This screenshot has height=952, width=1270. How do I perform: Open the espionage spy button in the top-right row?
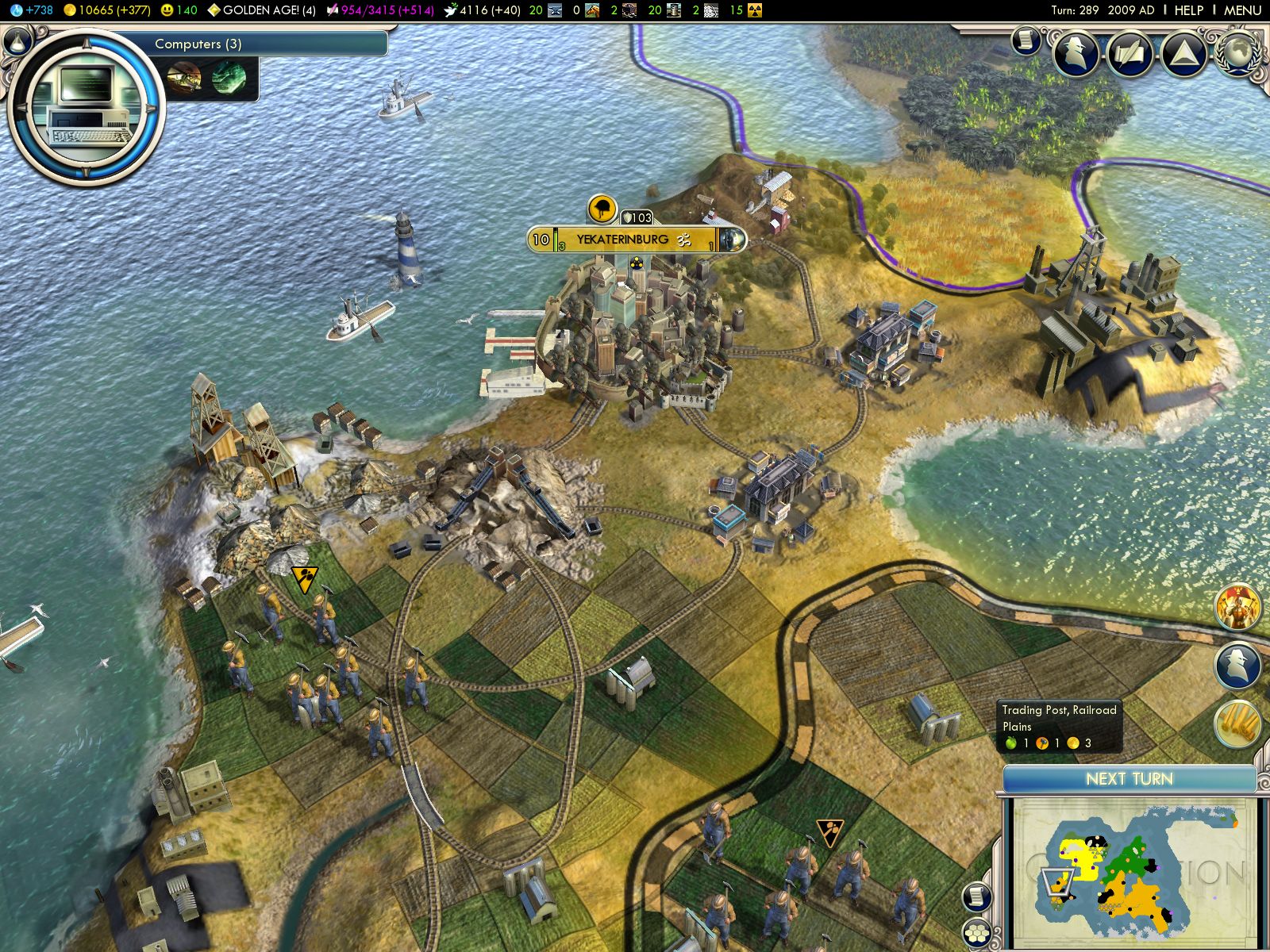1076,54
